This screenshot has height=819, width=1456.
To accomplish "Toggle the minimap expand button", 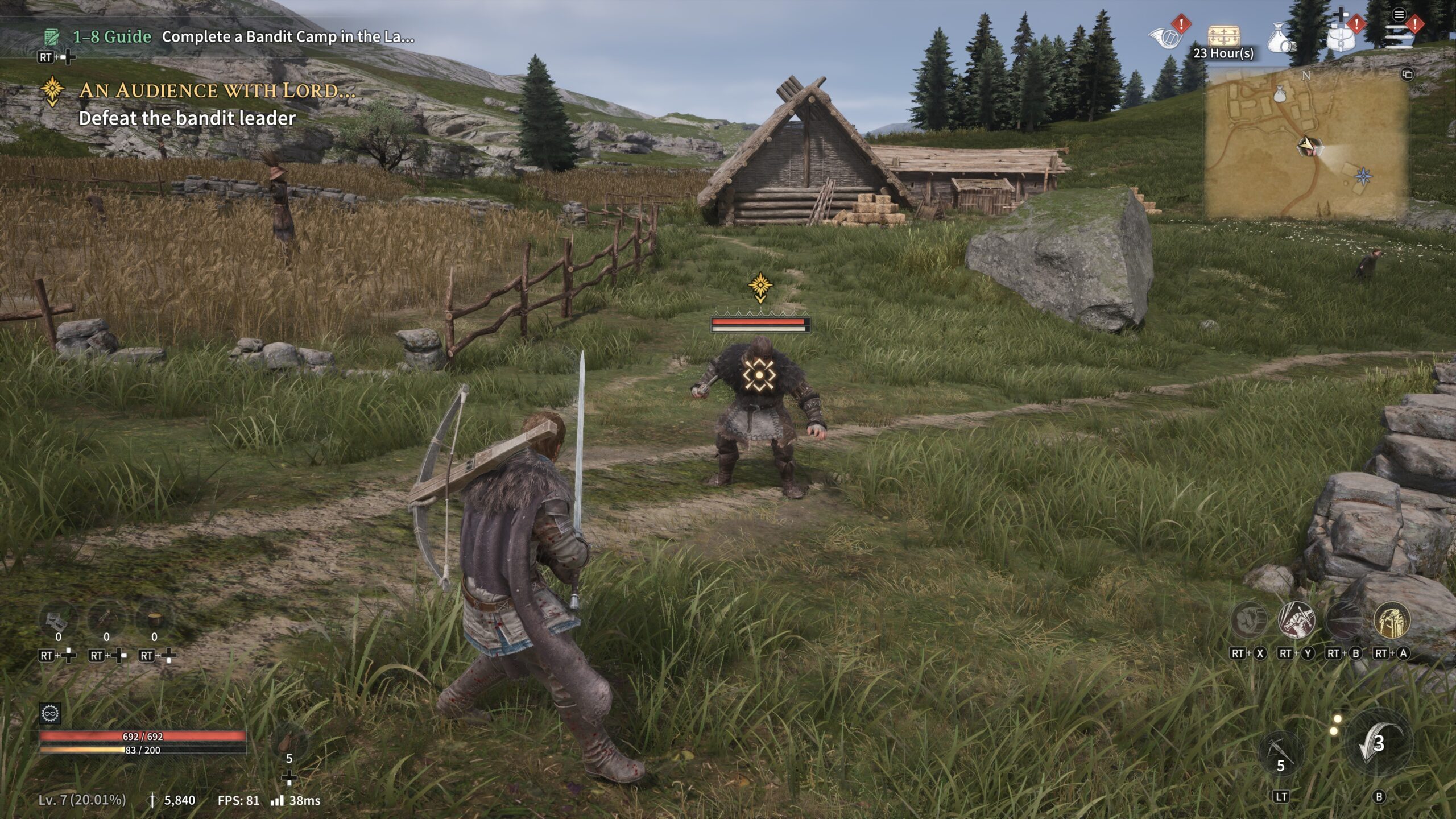I will 1407,75.
